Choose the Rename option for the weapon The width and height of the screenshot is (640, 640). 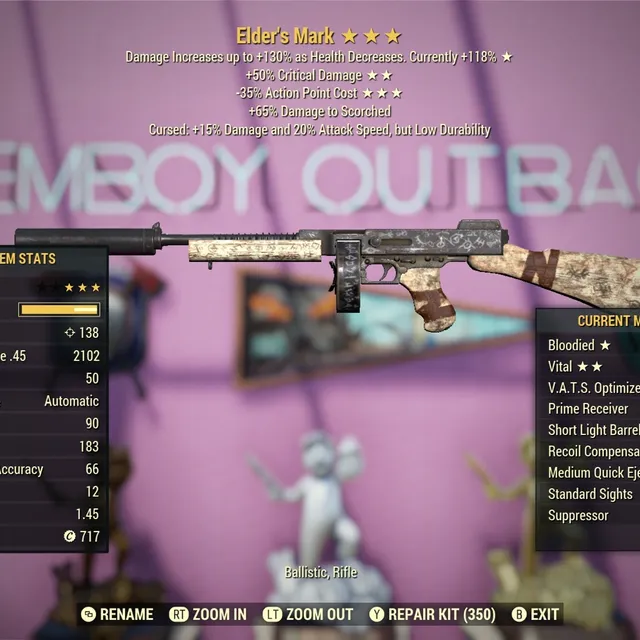(118, 614)
